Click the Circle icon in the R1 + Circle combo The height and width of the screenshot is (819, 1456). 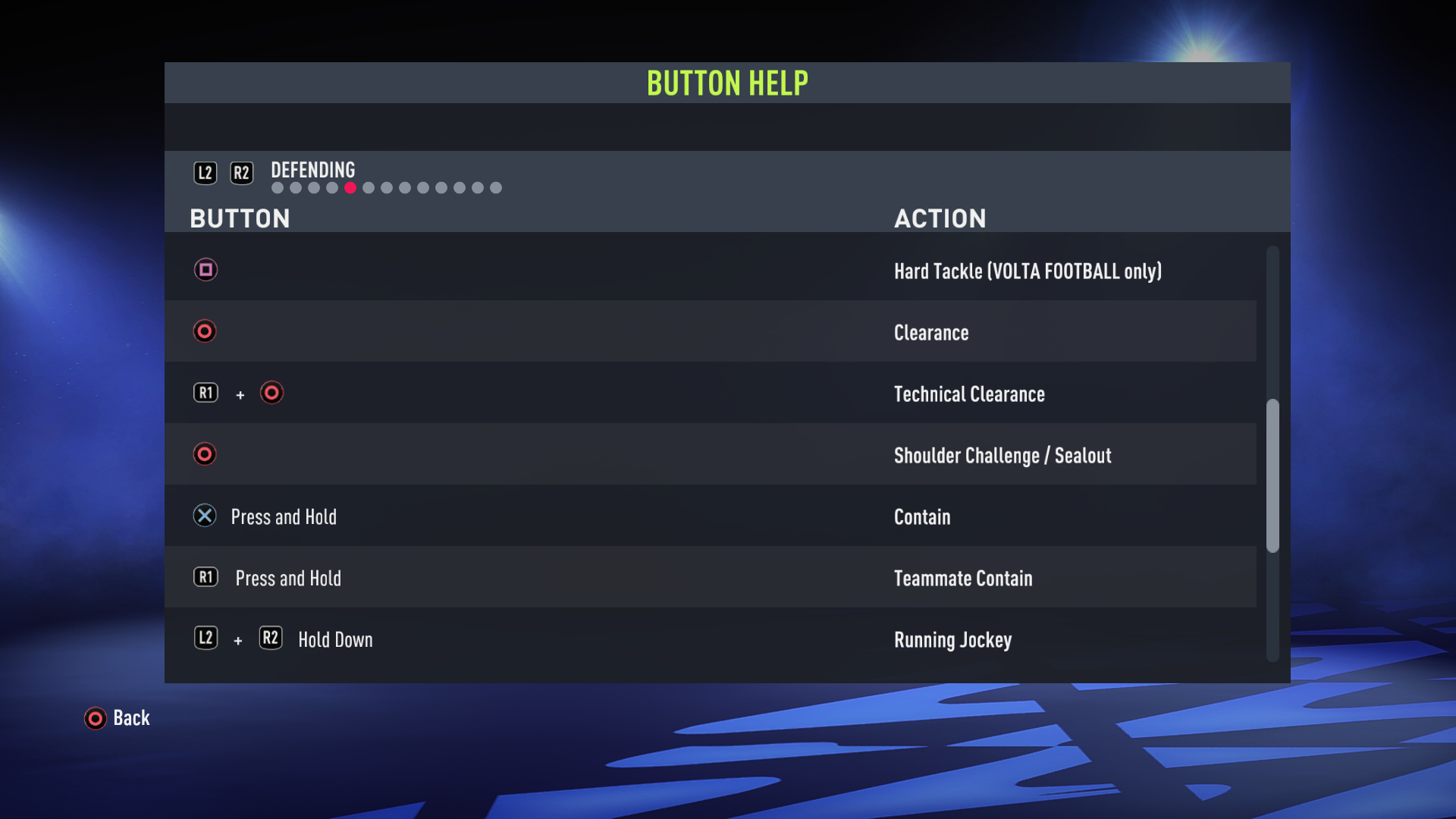(271, 393)
